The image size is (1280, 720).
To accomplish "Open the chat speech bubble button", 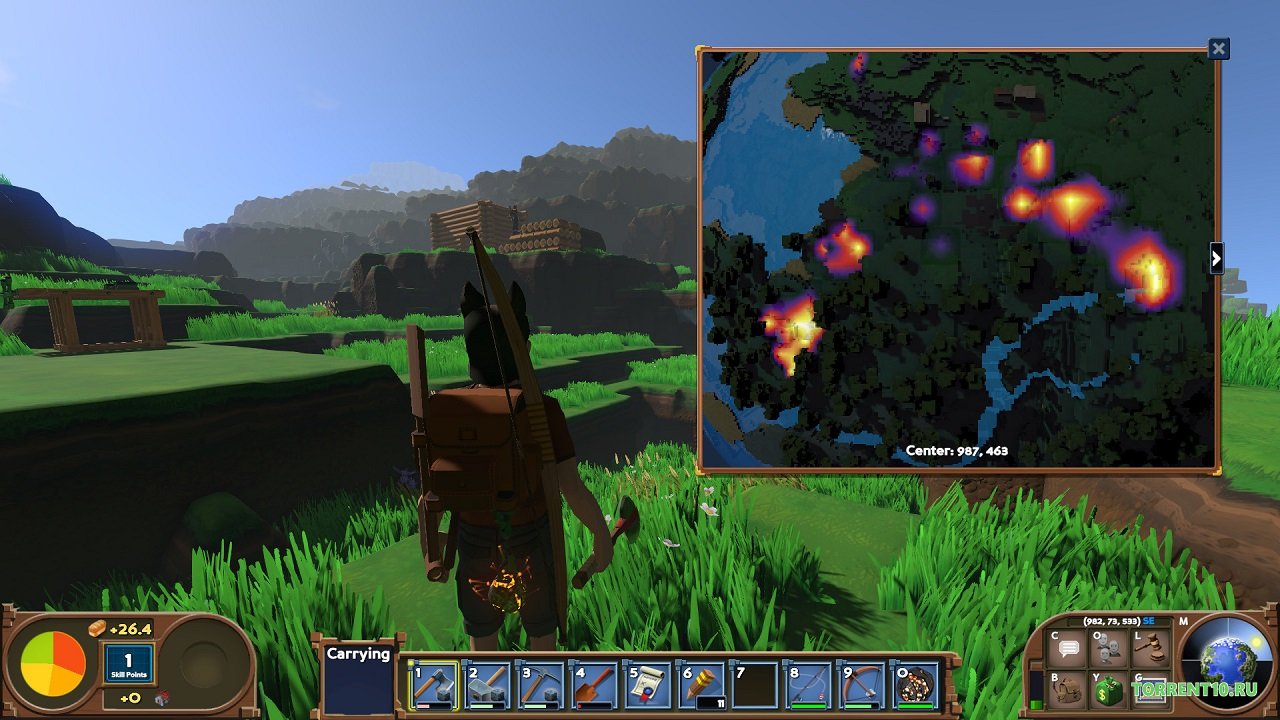I will click(x=1069, y=649).
